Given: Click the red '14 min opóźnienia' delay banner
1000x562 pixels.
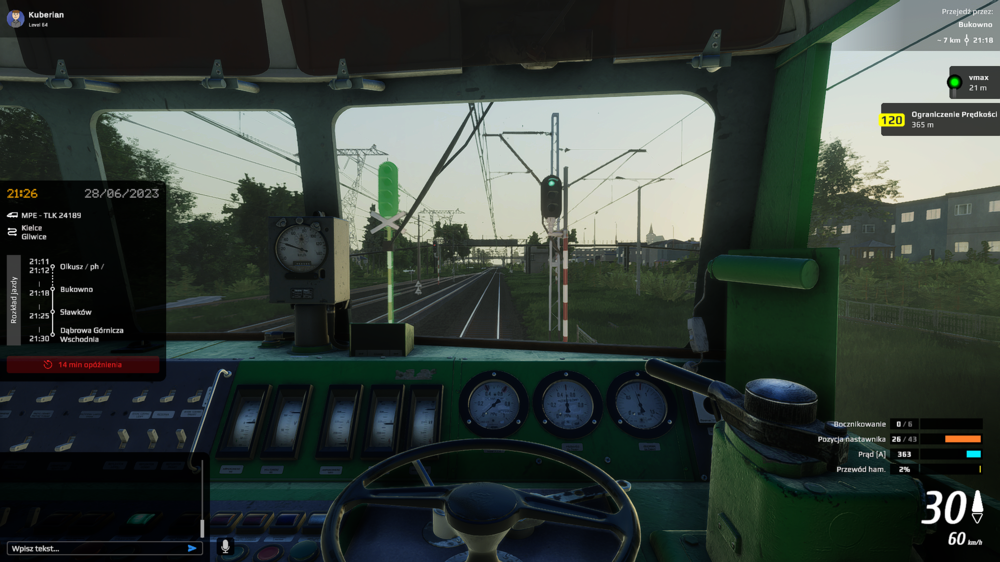Looking at the screenshot, I should pyautogui.click(x=83, y=365).
